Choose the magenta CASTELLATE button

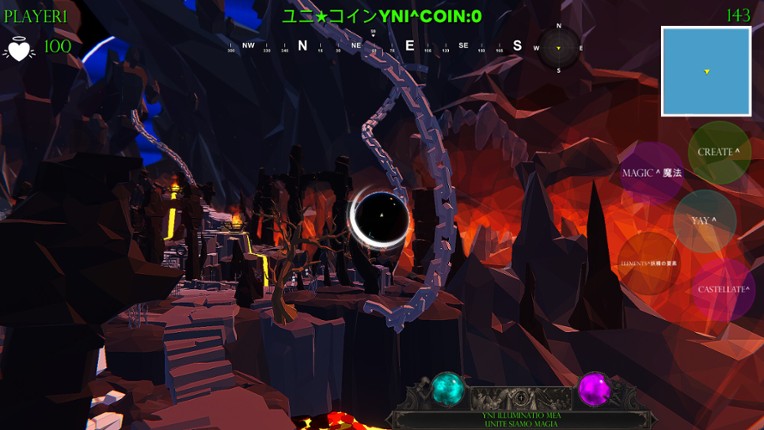coord(723,290)
